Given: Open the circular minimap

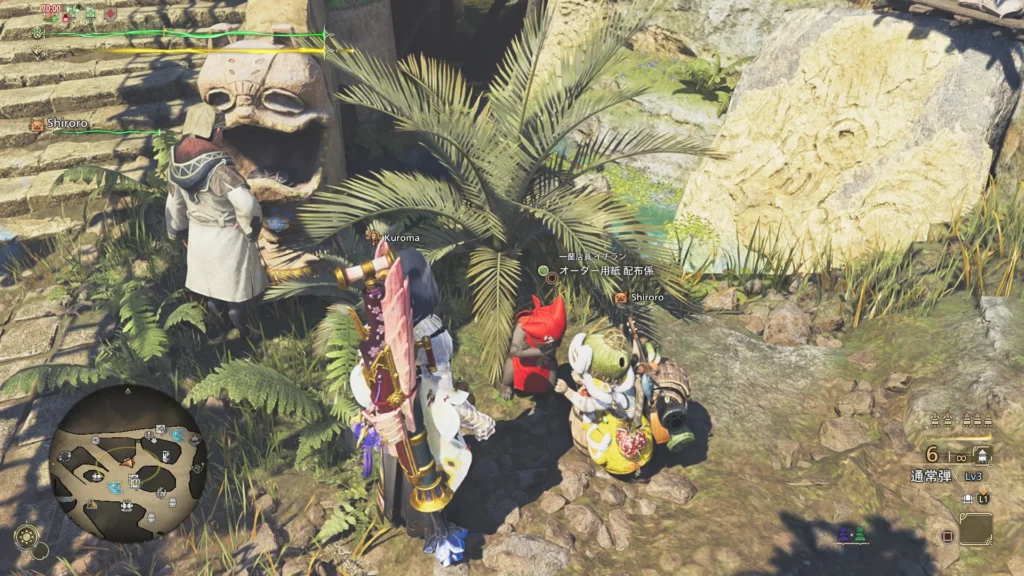Looking at the screenshot, I should 128,463.
